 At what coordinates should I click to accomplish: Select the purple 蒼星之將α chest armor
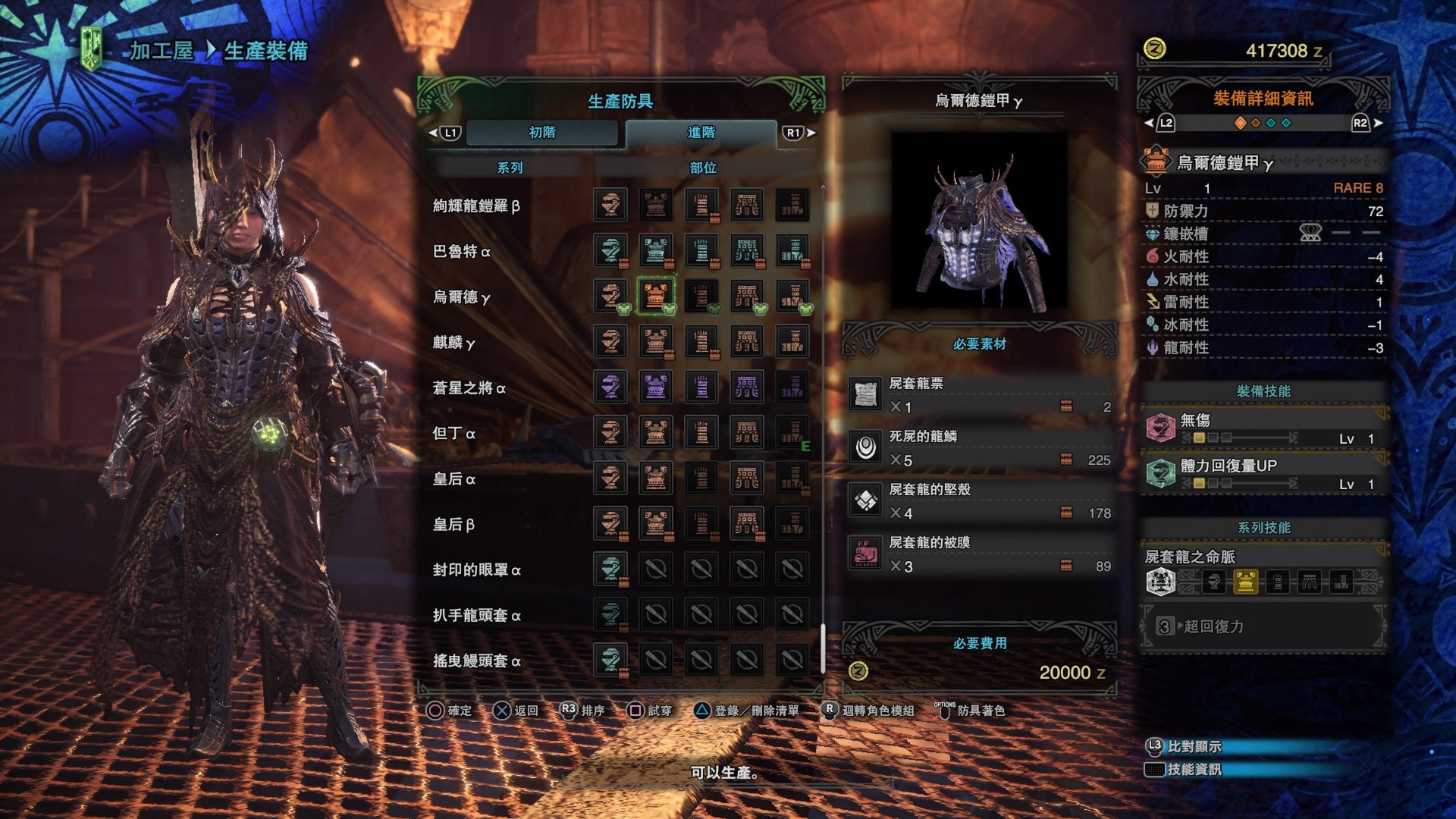(x=656, y=388)
